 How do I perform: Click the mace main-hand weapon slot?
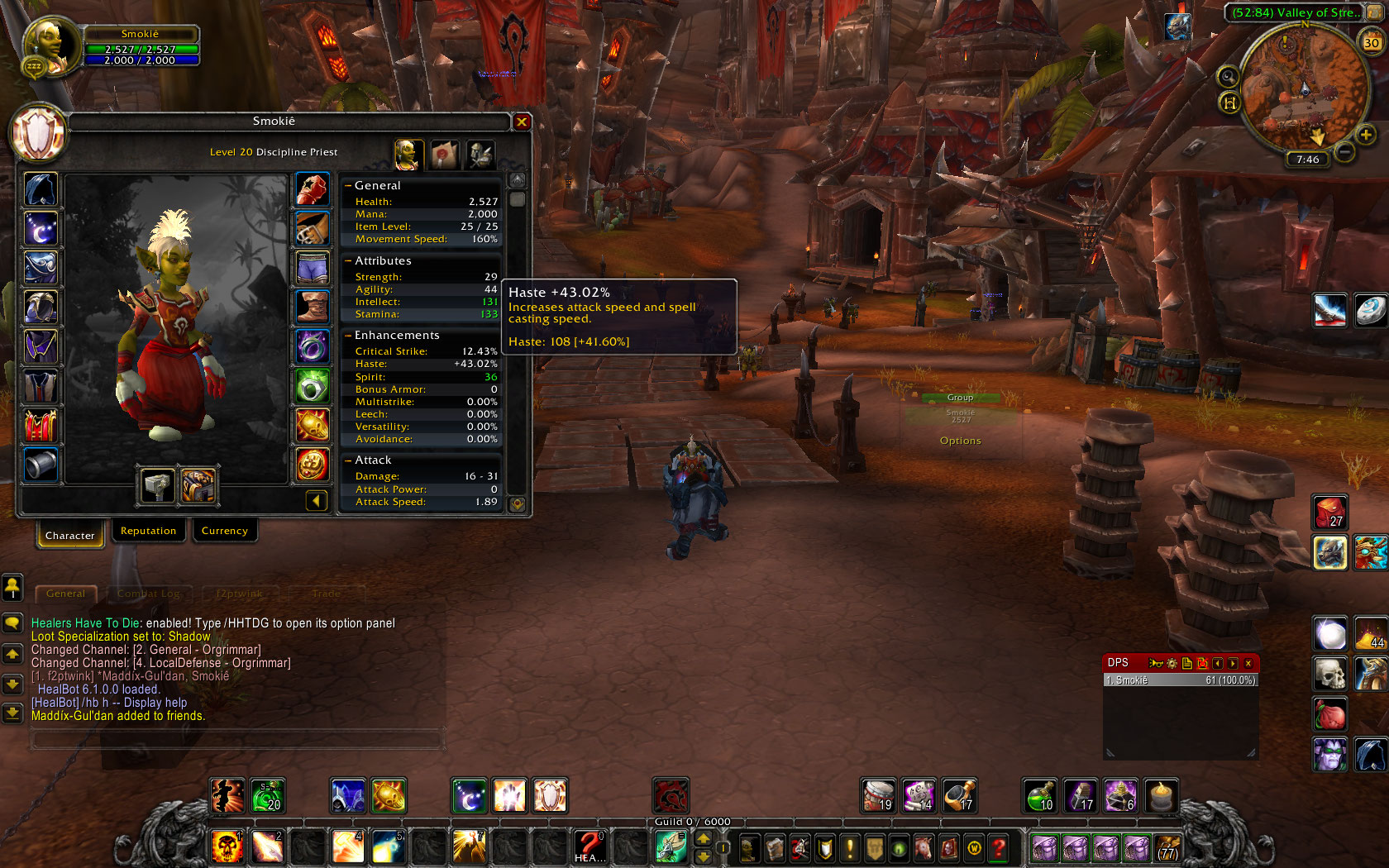[x=156, y=485]
